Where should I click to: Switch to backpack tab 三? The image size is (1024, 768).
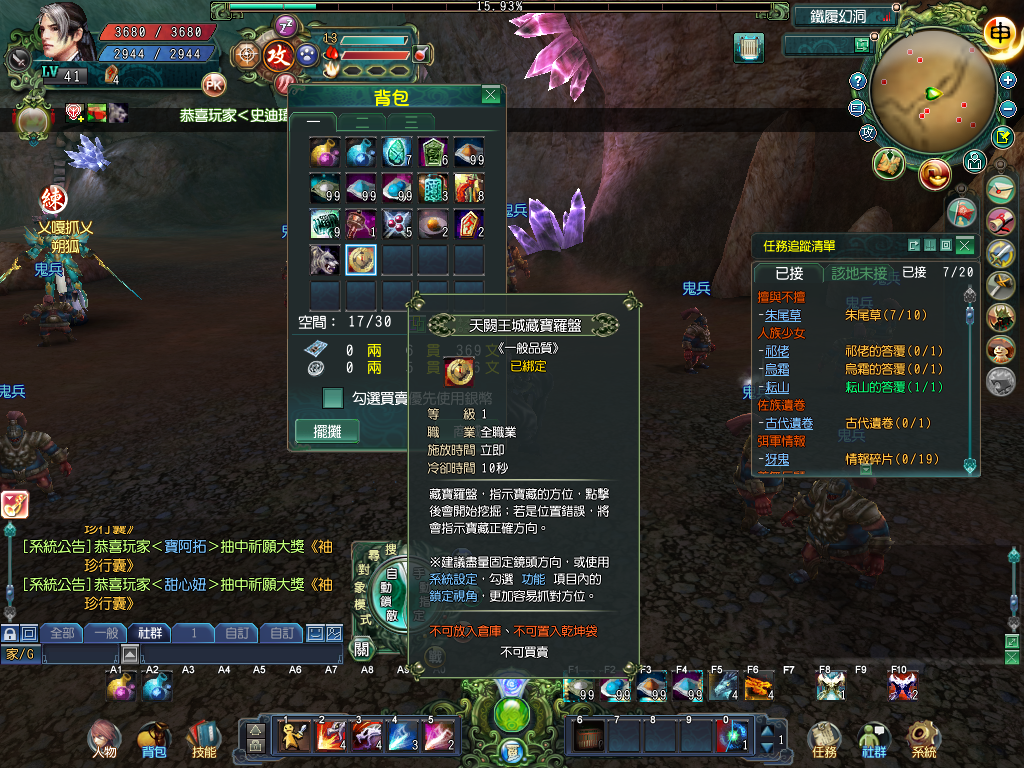(411, 122)
